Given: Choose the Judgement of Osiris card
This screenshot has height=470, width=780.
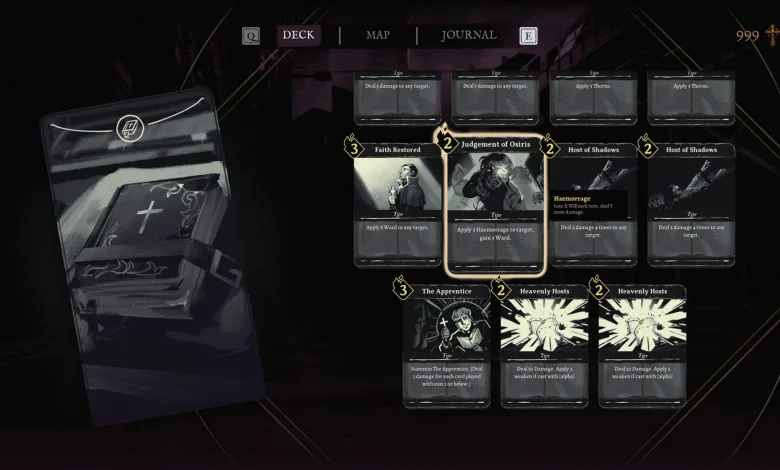Looking at the screenshot, I should pyautogui.click(x=496, y=205).
